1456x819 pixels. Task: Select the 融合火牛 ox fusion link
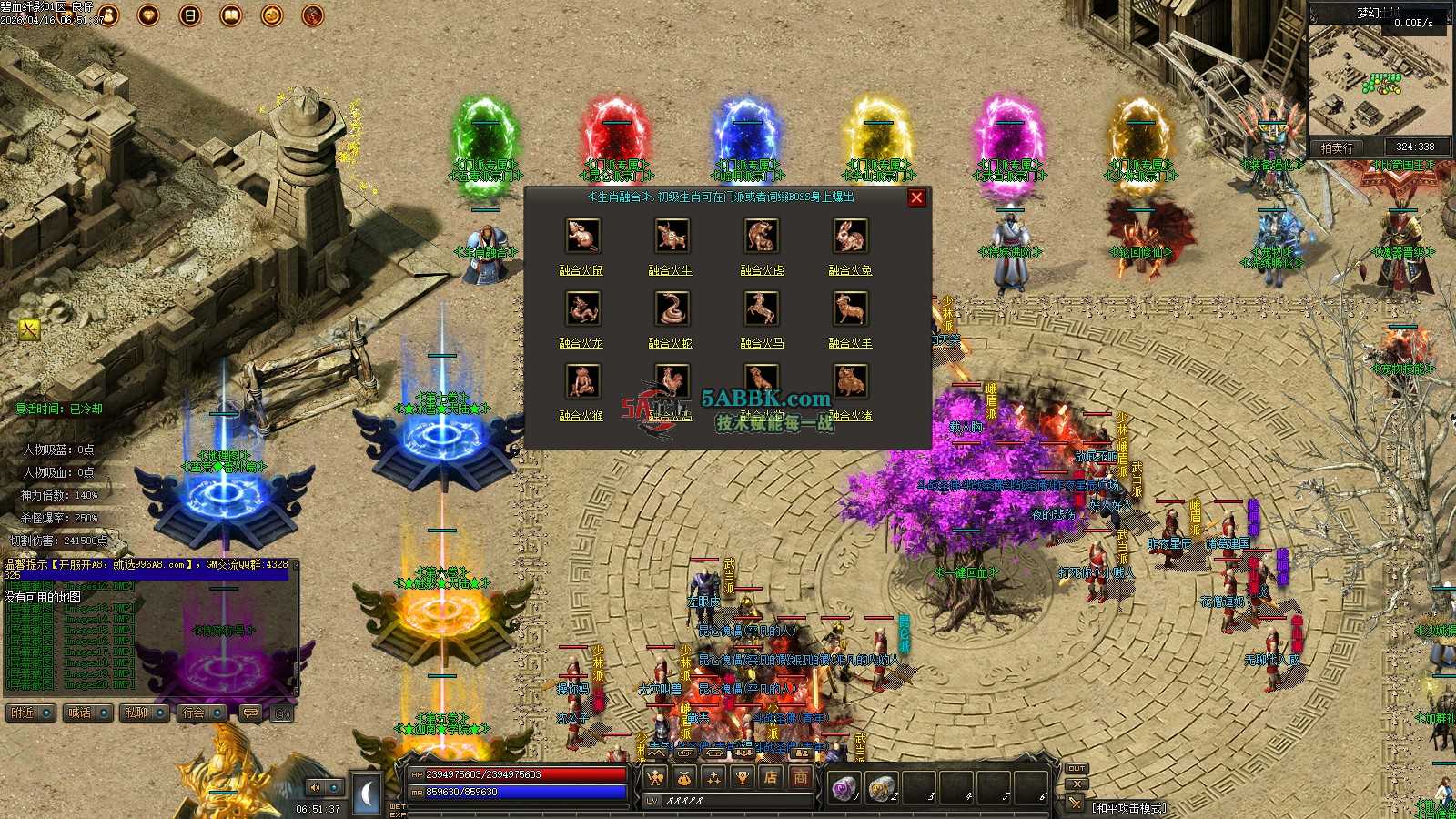point(671,270)
